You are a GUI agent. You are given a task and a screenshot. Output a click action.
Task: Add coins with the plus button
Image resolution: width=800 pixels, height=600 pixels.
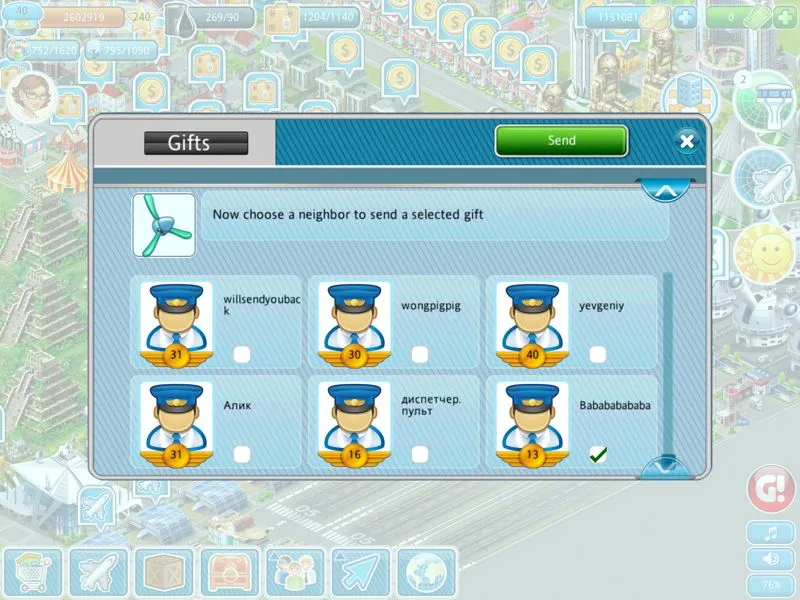point(684,17)
